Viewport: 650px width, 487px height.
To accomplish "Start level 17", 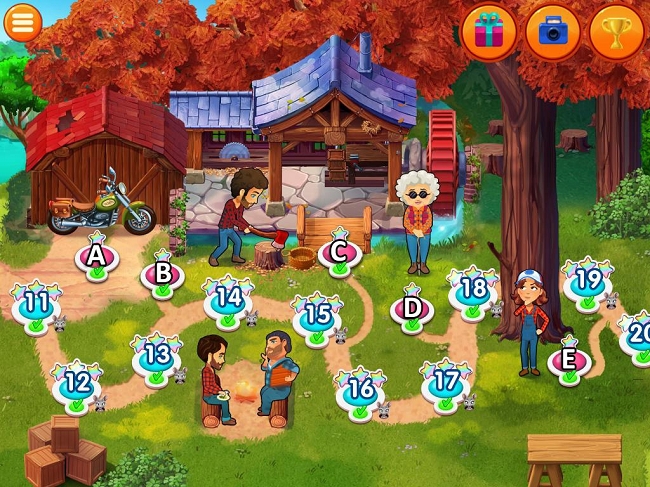I will [x=446, y=382].
